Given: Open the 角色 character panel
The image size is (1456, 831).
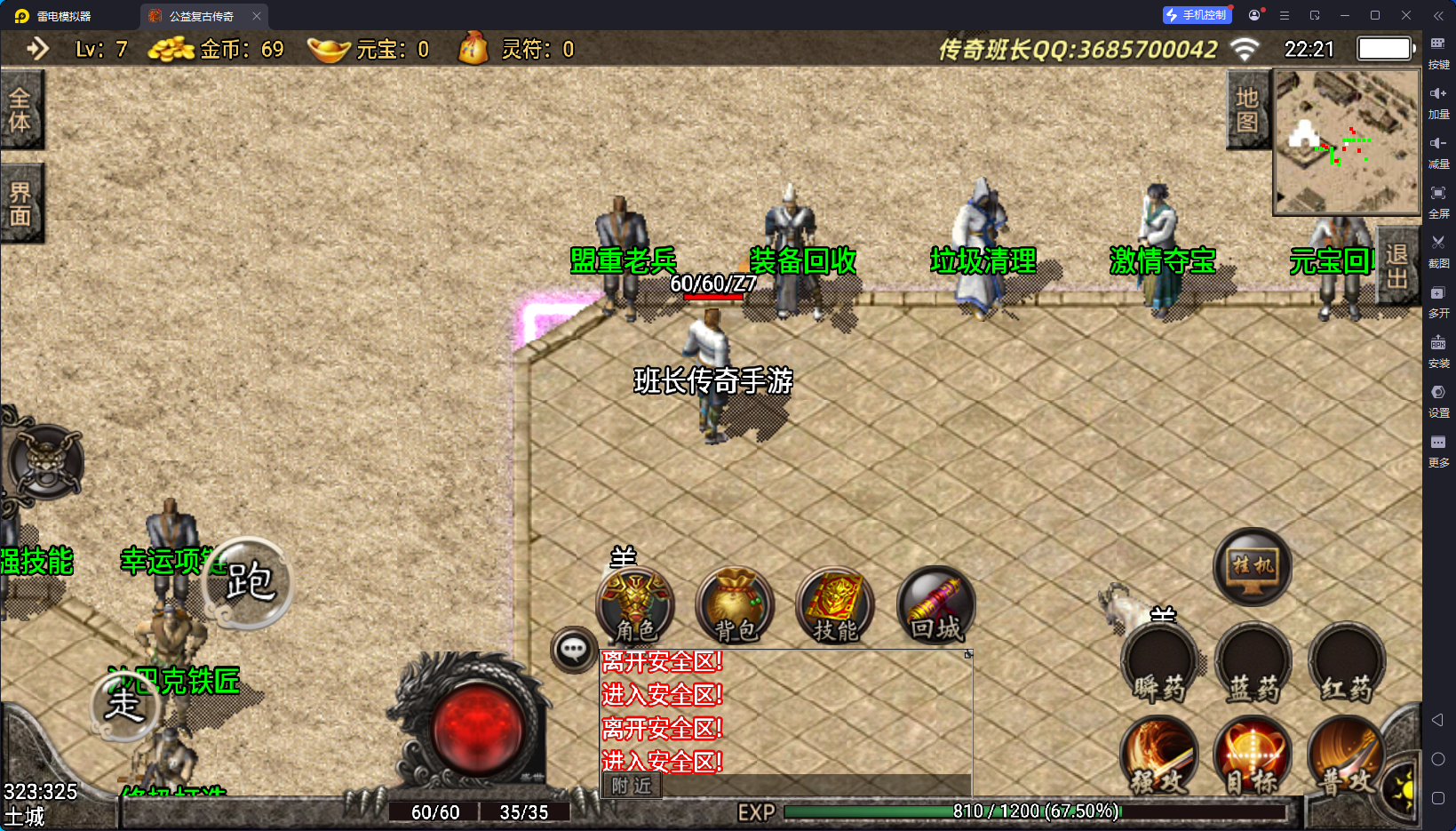Looking at the screenshot, I should tap(636, 605).
